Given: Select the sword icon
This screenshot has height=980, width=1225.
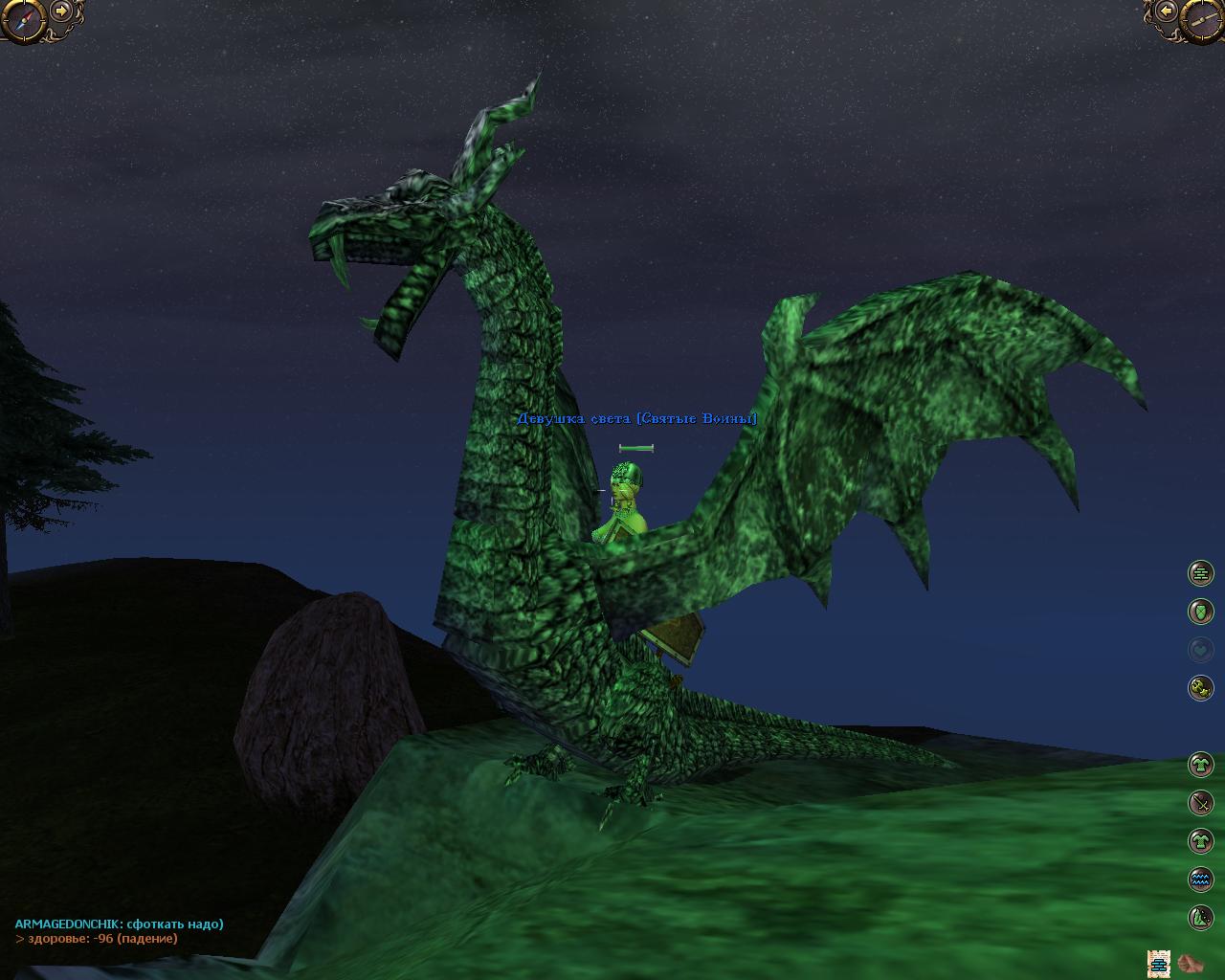Looking at the screenshot, I should pyautogui.click(x=1200, y=802).
